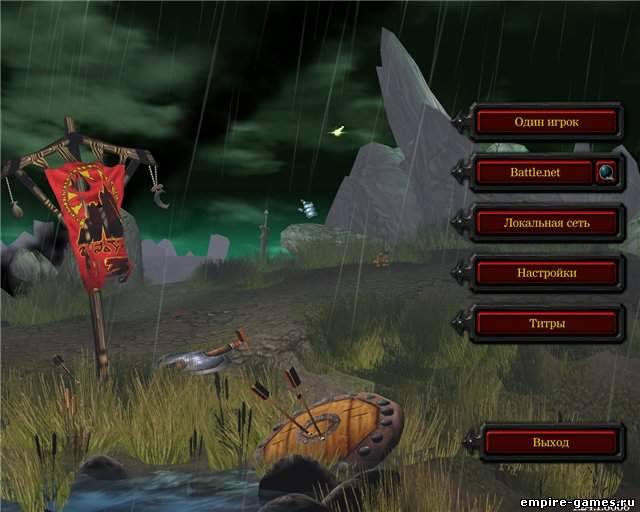The image size is (640, 512).
Task: Choose "Локальная сеть" local network game
Action: tap(547, 222)
